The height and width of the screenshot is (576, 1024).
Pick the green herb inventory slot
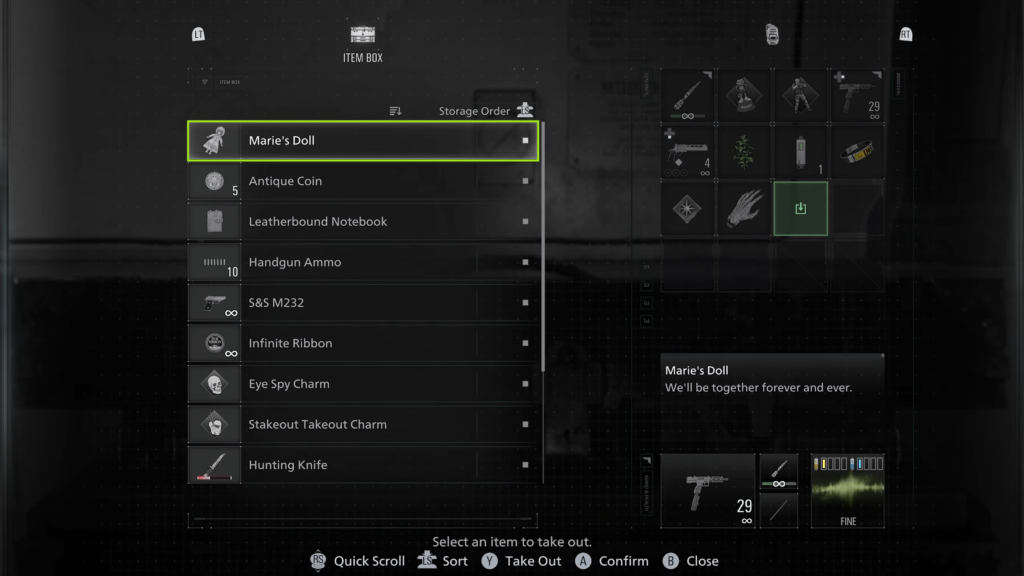744,153
